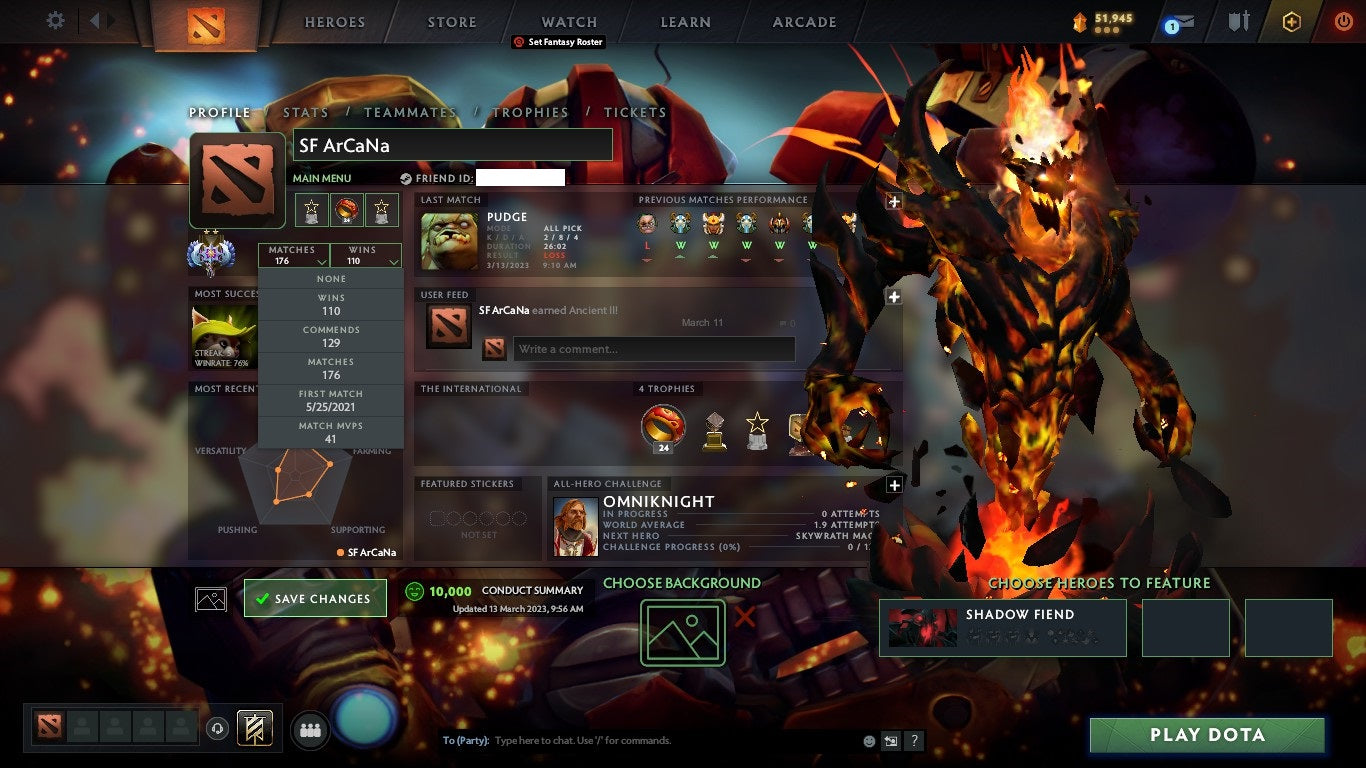Open the Trophies profile tab
The width and height of the screenshot is (1366, 768).
click(531, 112)
